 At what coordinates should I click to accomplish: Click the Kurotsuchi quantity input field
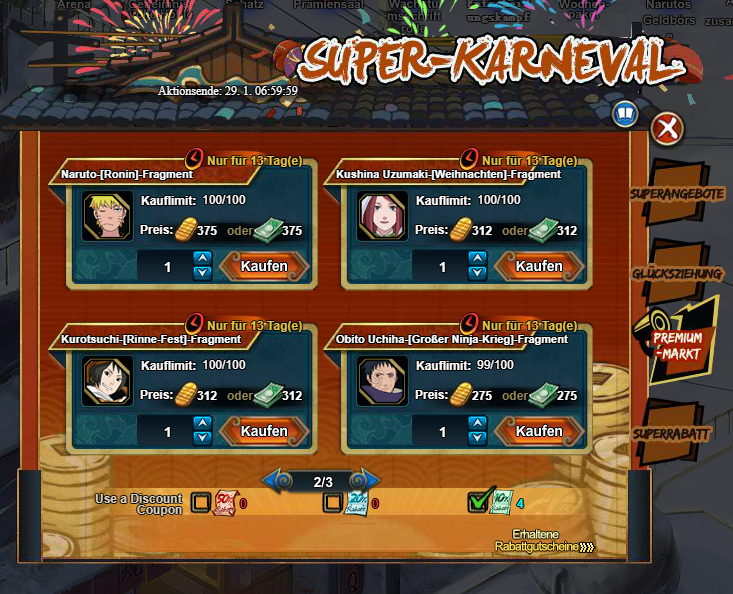tap(167, 432)
